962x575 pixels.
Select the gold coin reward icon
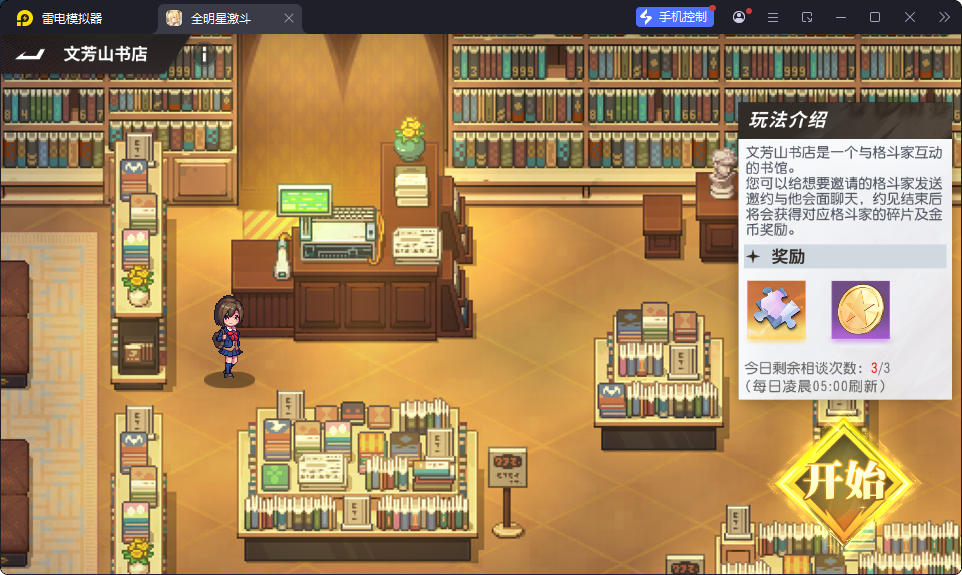pos(860,309)
